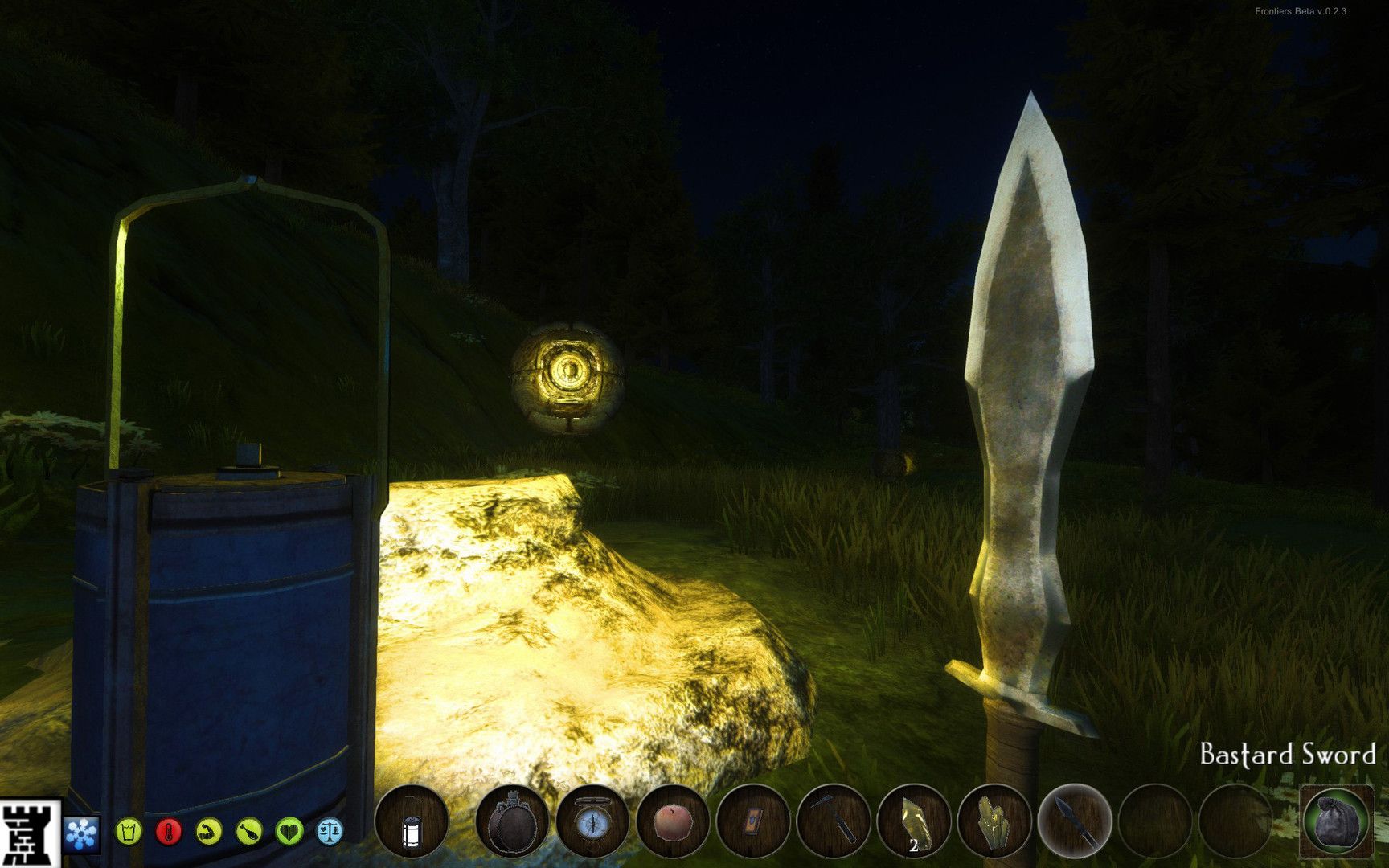Screen dimensions: 1389x868
Task: Select the lantern hotbar slot
Action: pyautogui.click(x=412, y=823)
